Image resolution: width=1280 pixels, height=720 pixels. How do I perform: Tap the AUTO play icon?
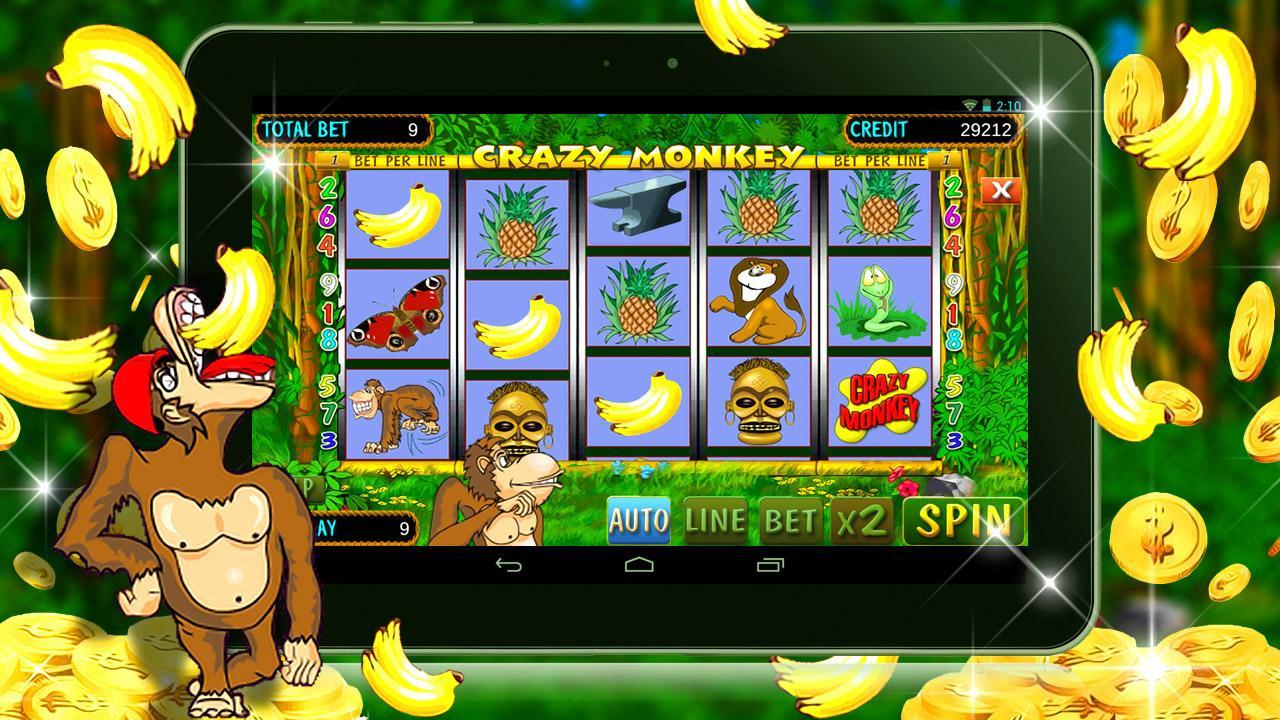point(637,520)
